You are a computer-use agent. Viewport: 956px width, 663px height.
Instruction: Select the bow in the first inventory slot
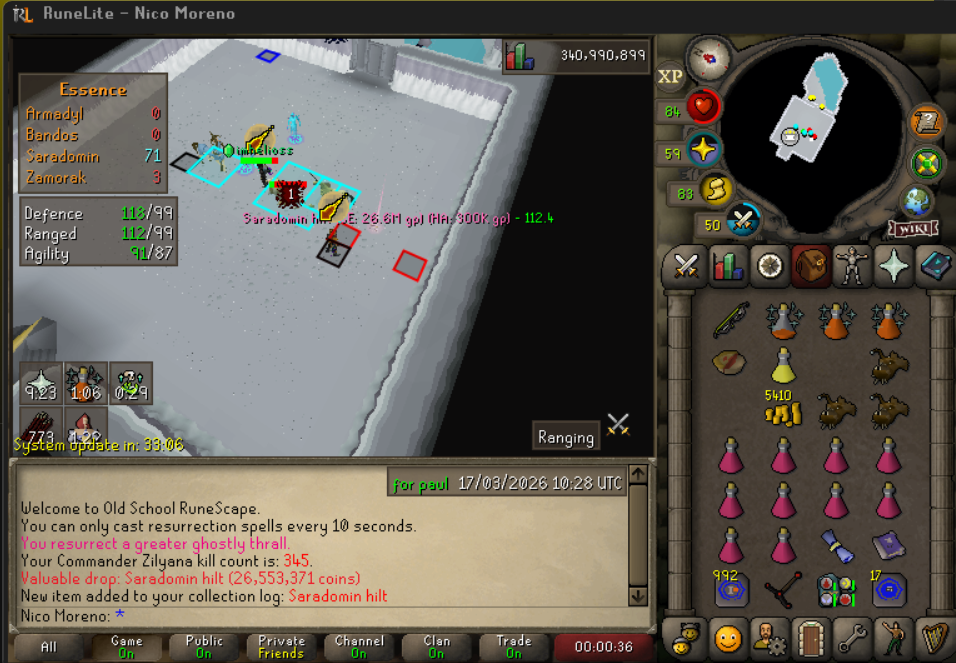coord(731,320)
